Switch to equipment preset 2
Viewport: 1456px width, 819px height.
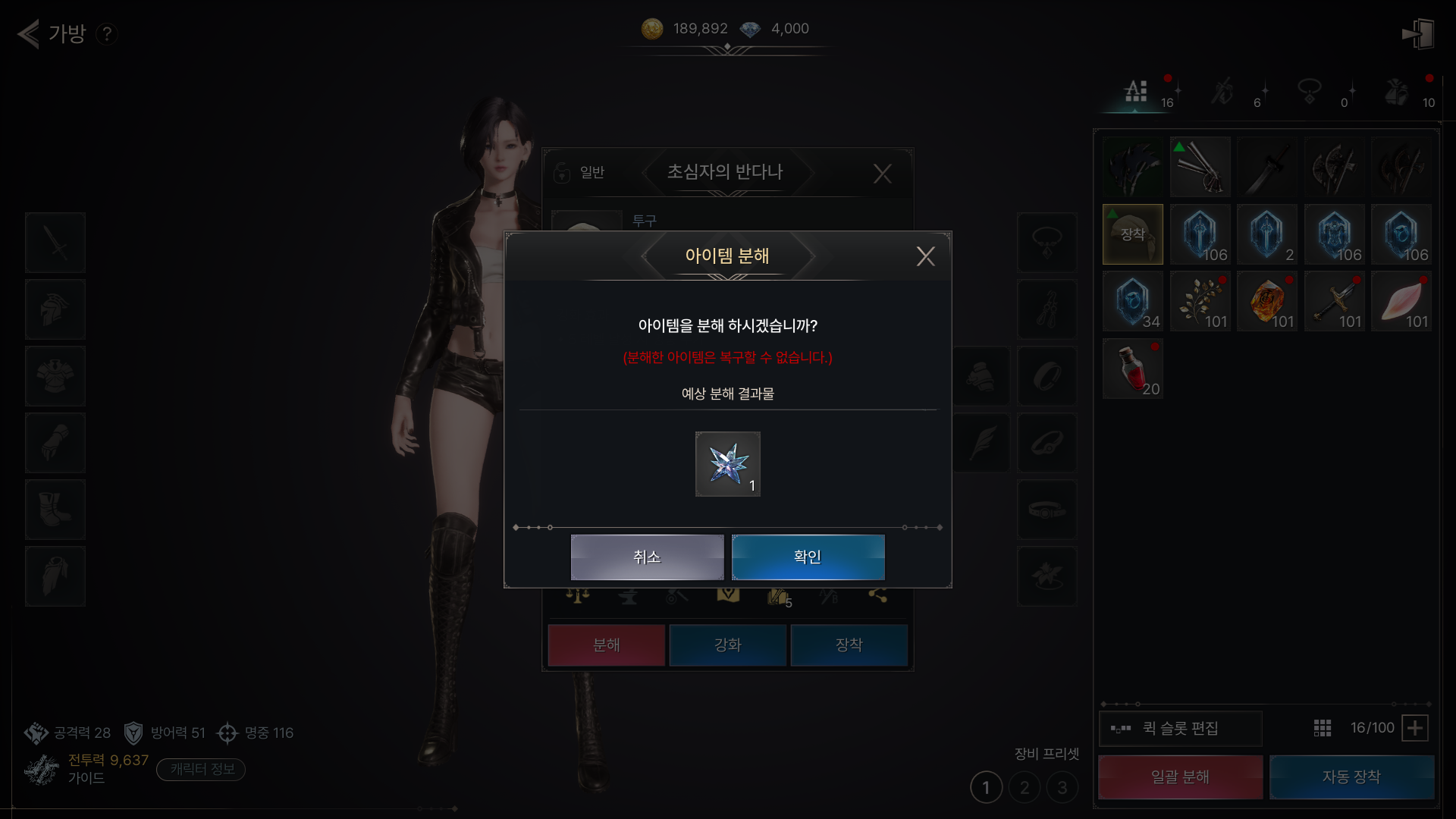coord(1025,788)
